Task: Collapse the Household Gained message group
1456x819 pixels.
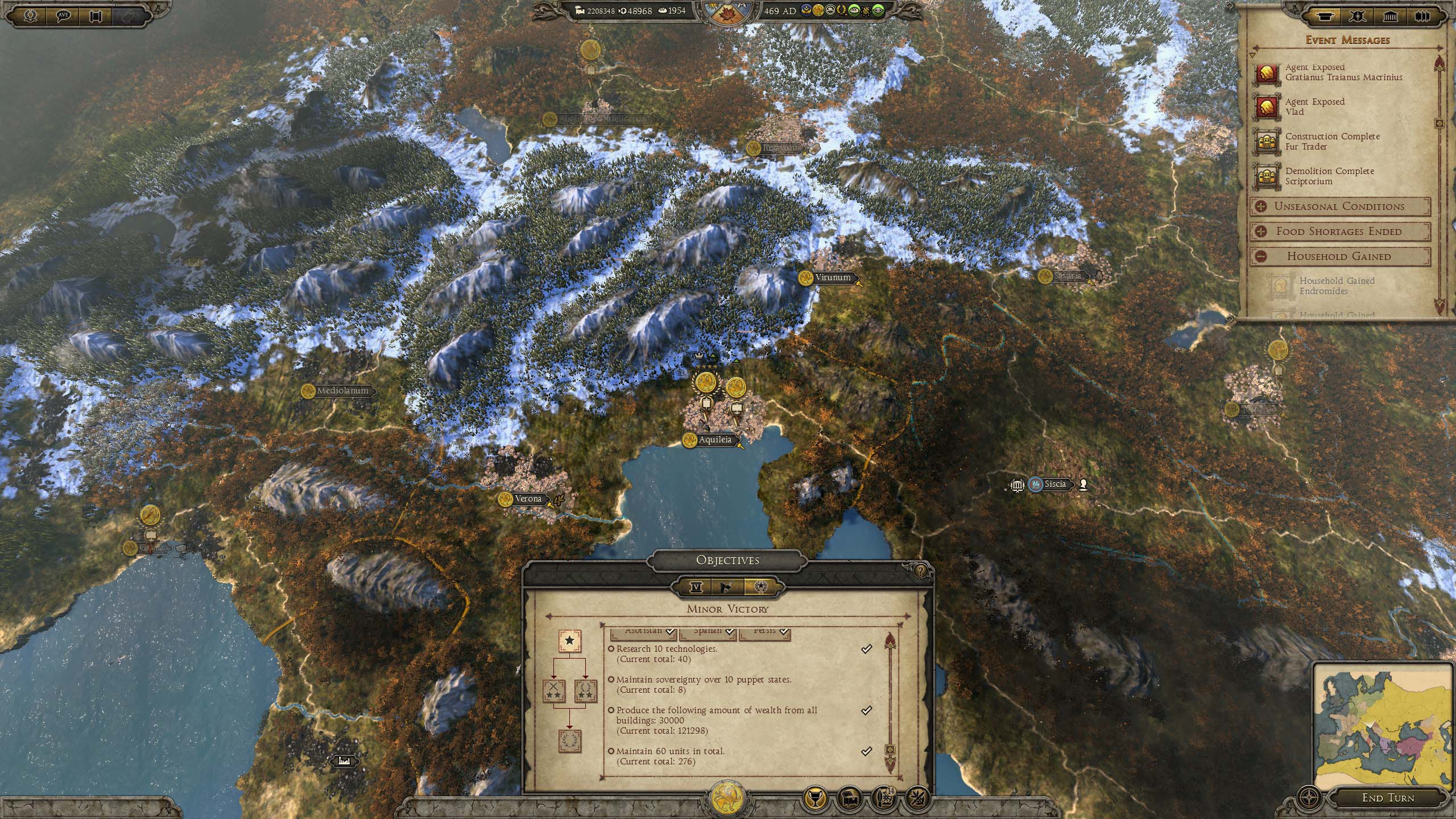Action: 1261,257
